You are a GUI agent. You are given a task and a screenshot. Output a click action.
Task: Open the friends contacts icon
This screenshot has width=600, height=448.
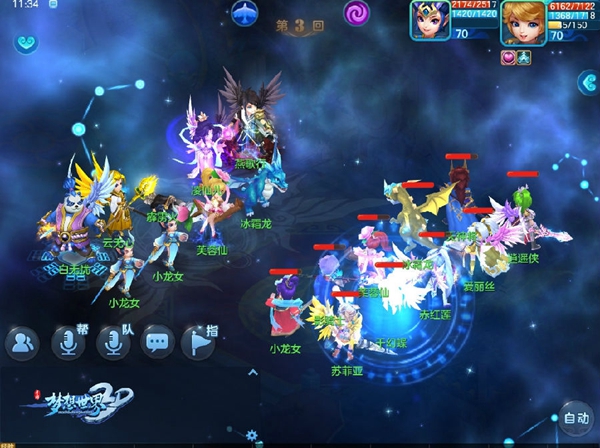pyautogui.click(x=21, y=344)
